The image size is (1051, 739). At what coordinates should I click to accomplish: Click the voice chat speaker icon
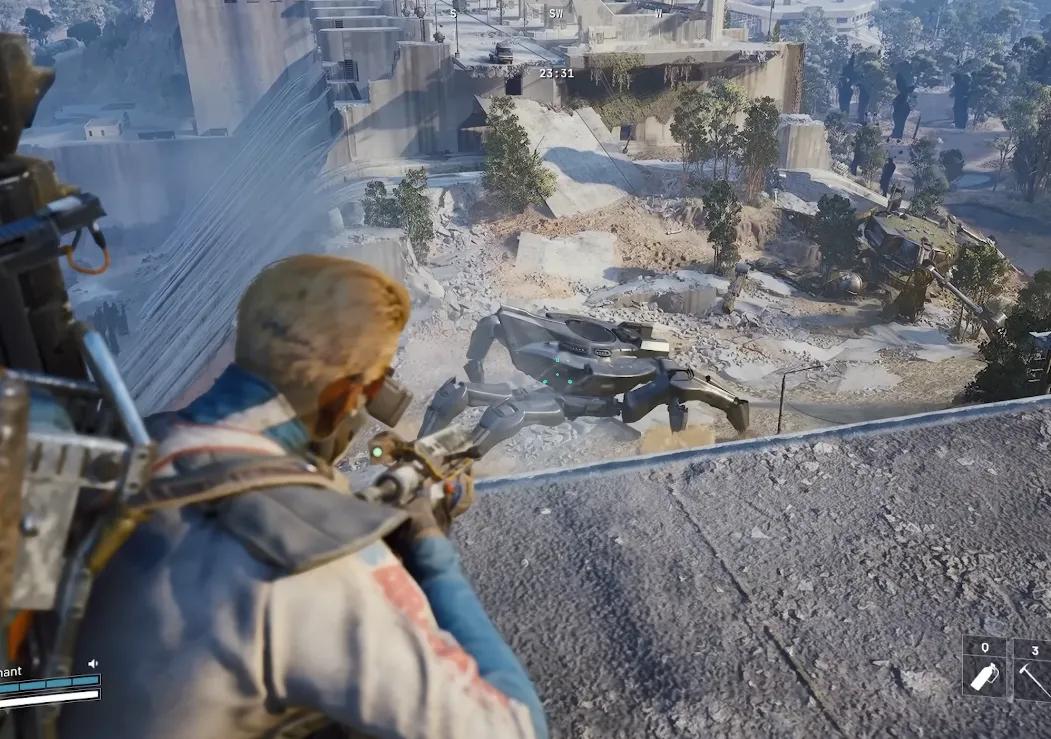coord(93,663)
